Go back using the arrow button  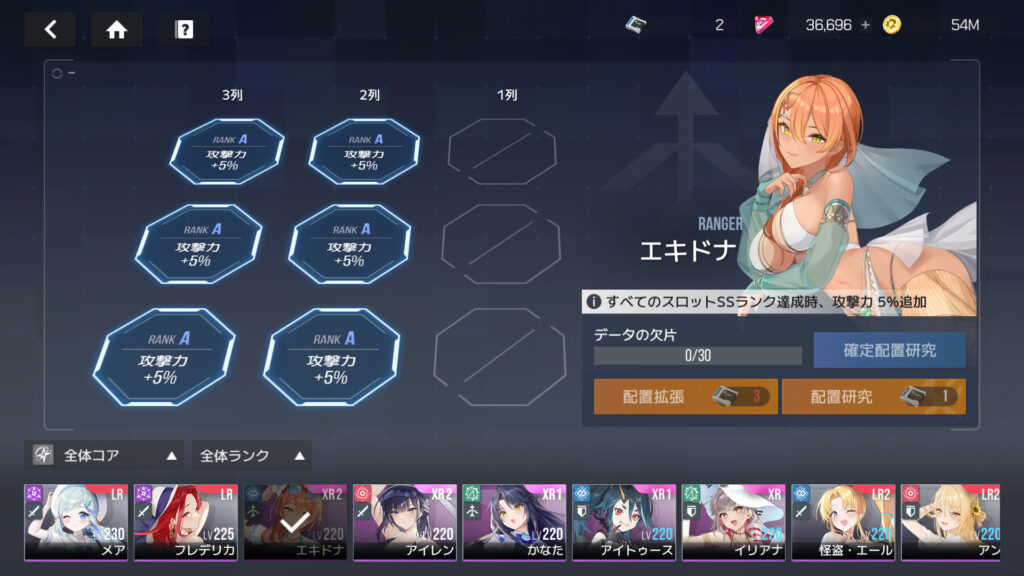50,30
